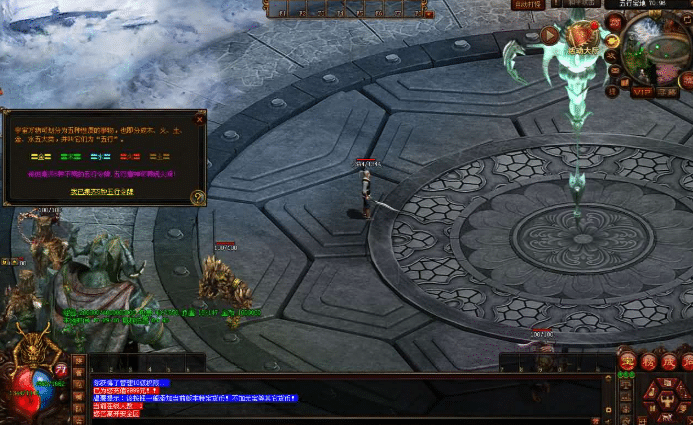Click the circular minimap
Viewport: 693px width, 425px height.
[x=657, y=48]
